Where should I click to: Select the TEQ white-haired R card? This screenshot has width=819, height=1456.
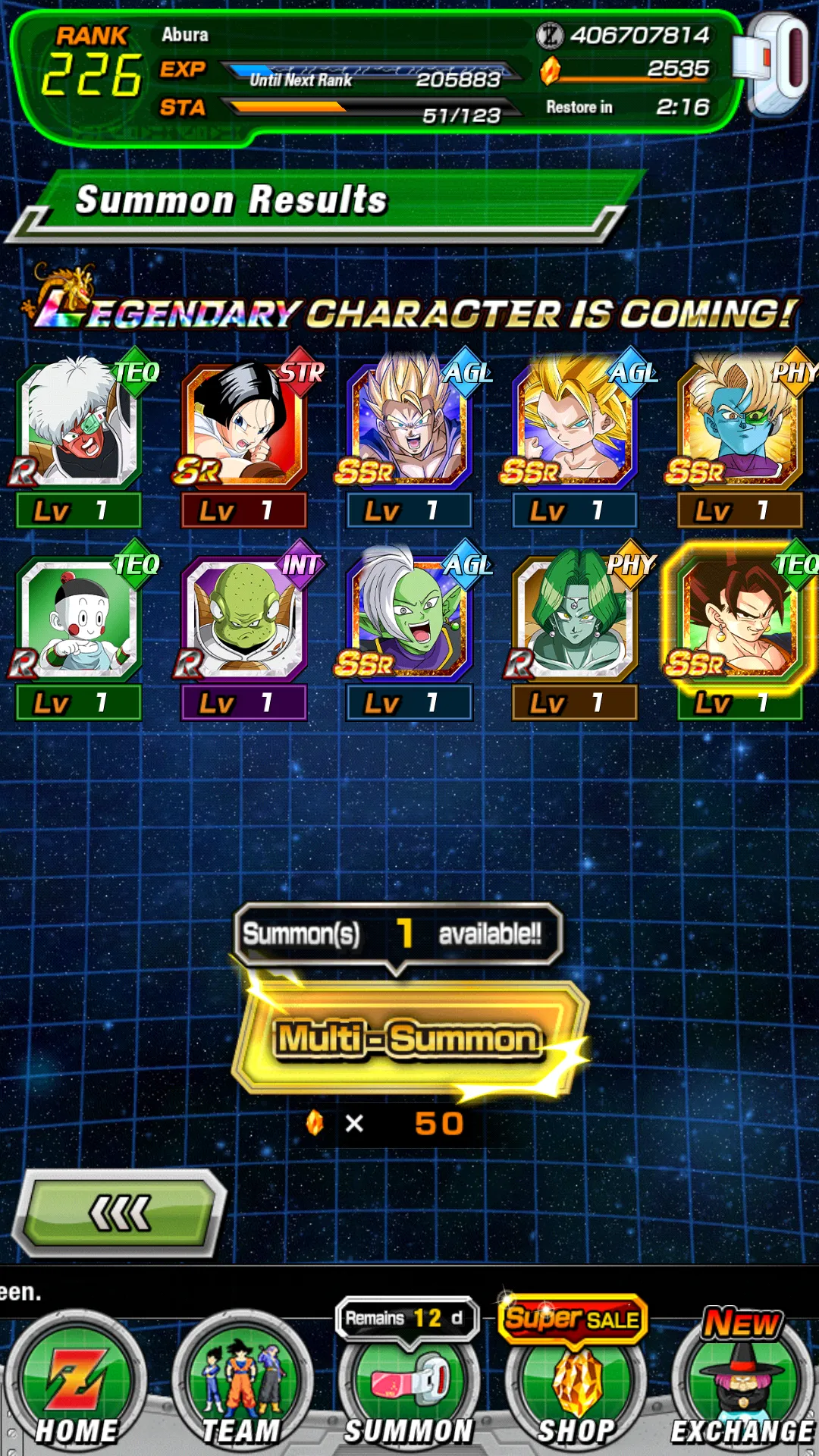click(x=79, y=428)
